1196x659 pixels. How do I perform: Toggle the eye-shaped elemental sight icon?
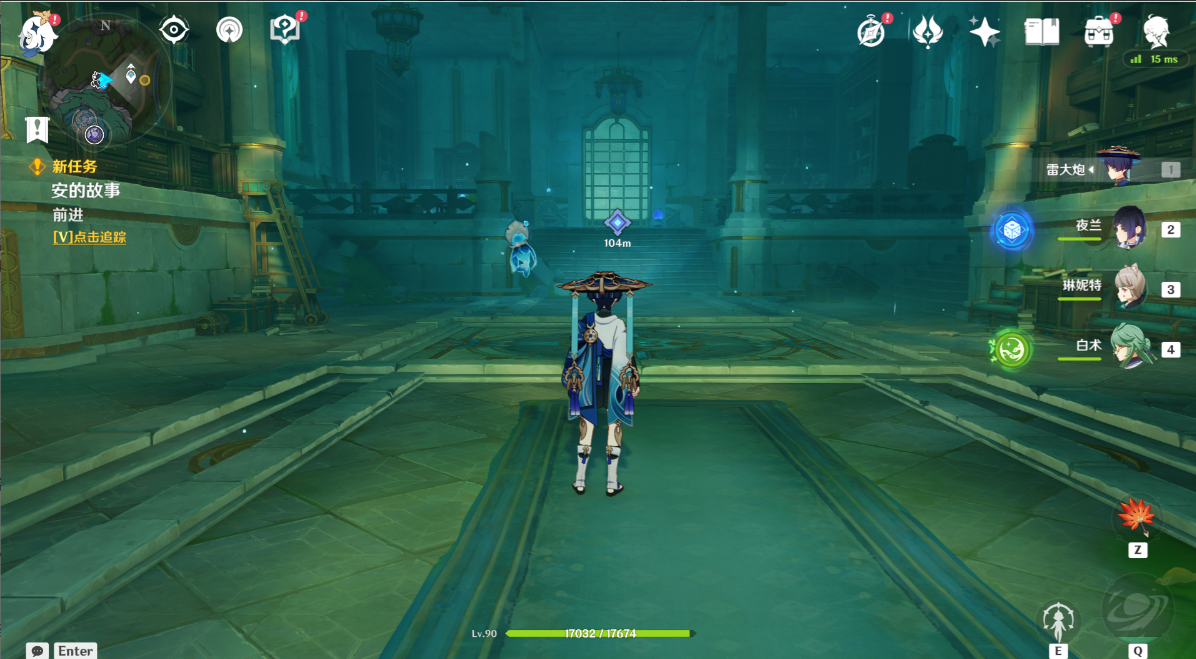(x=175, y=30)
